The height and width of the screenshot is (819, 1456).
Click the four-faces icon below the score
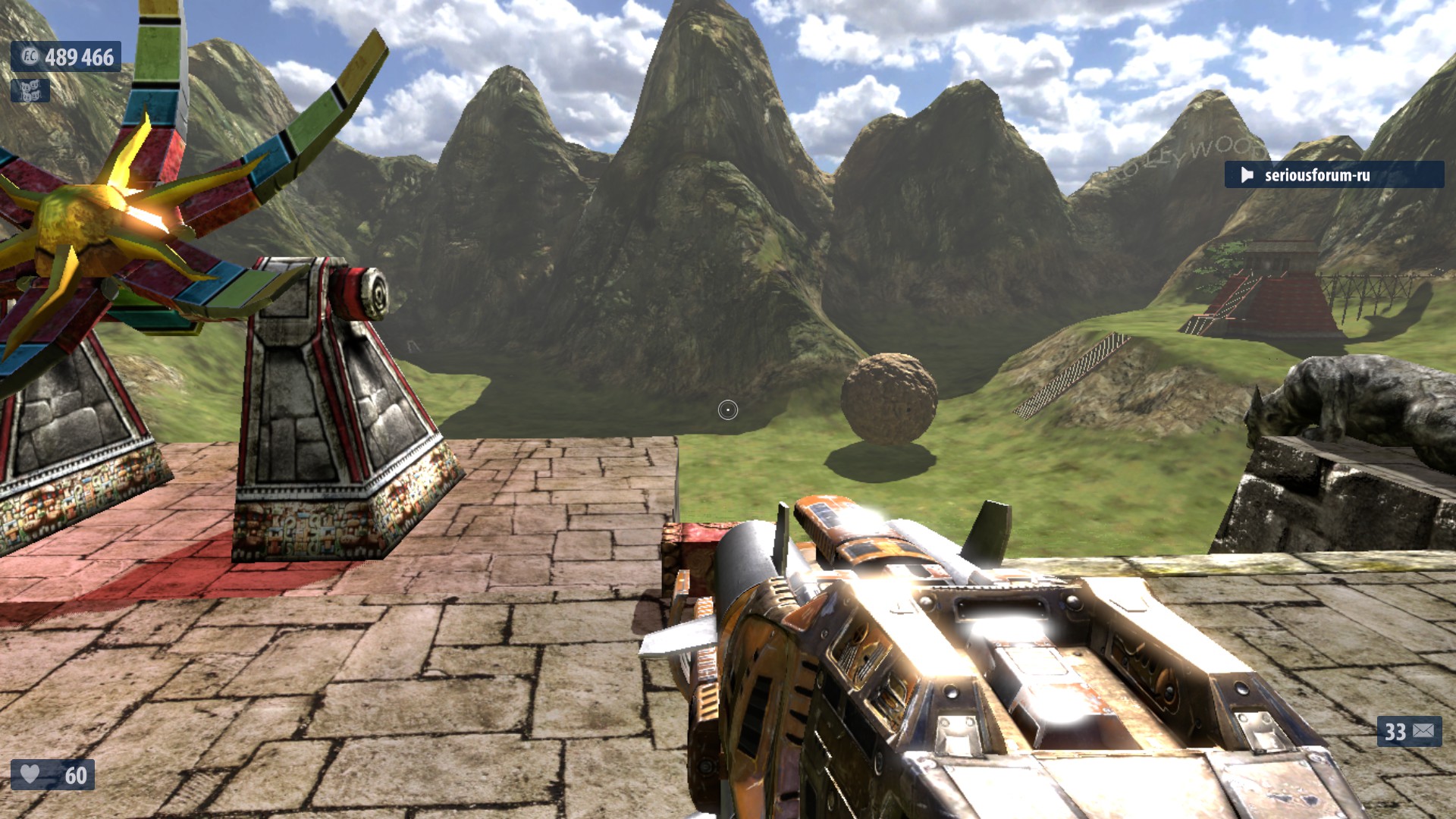click(30, 91)
